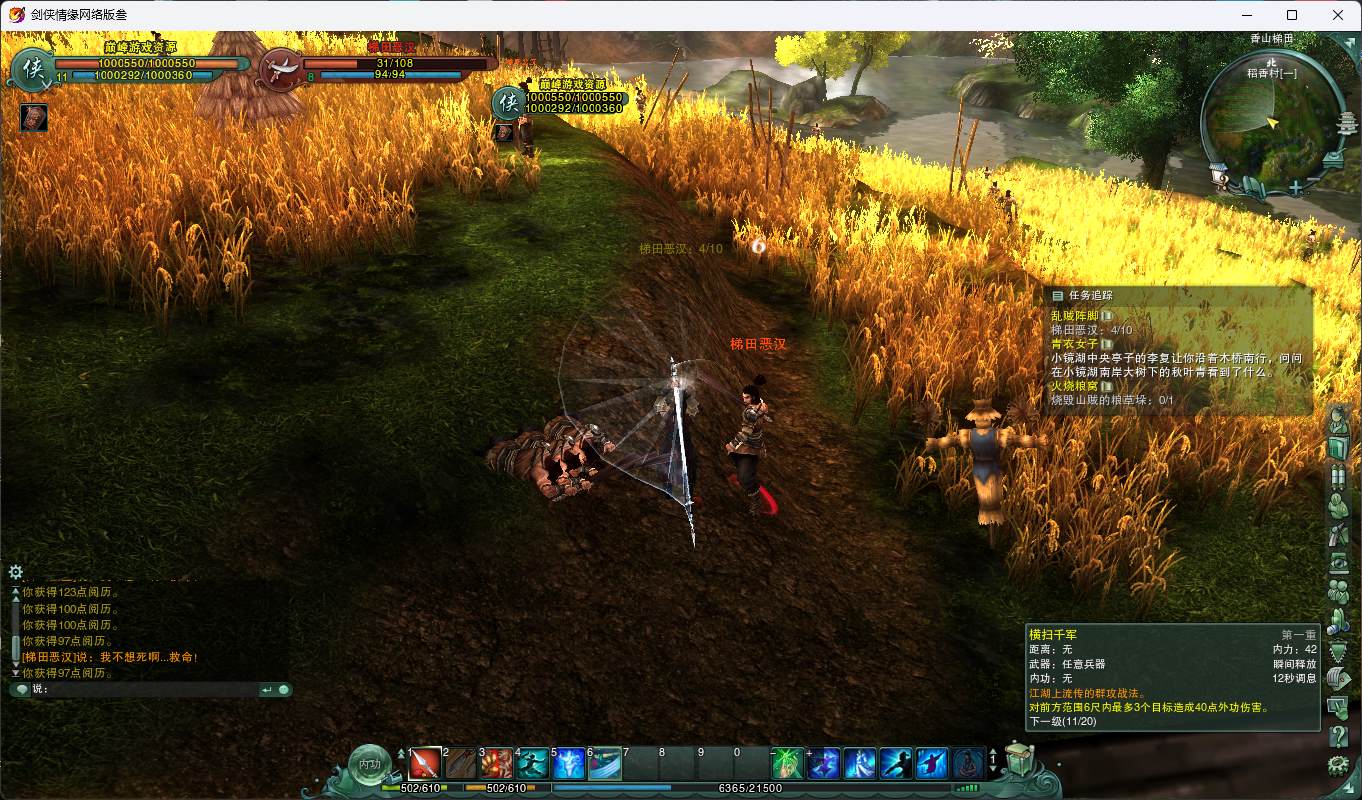Image resolution: width=1362 pixels, height=800 pixels.
Task: Select the 火烧狼窝 quest in the tracker
Action: (x=1074, y=386)
